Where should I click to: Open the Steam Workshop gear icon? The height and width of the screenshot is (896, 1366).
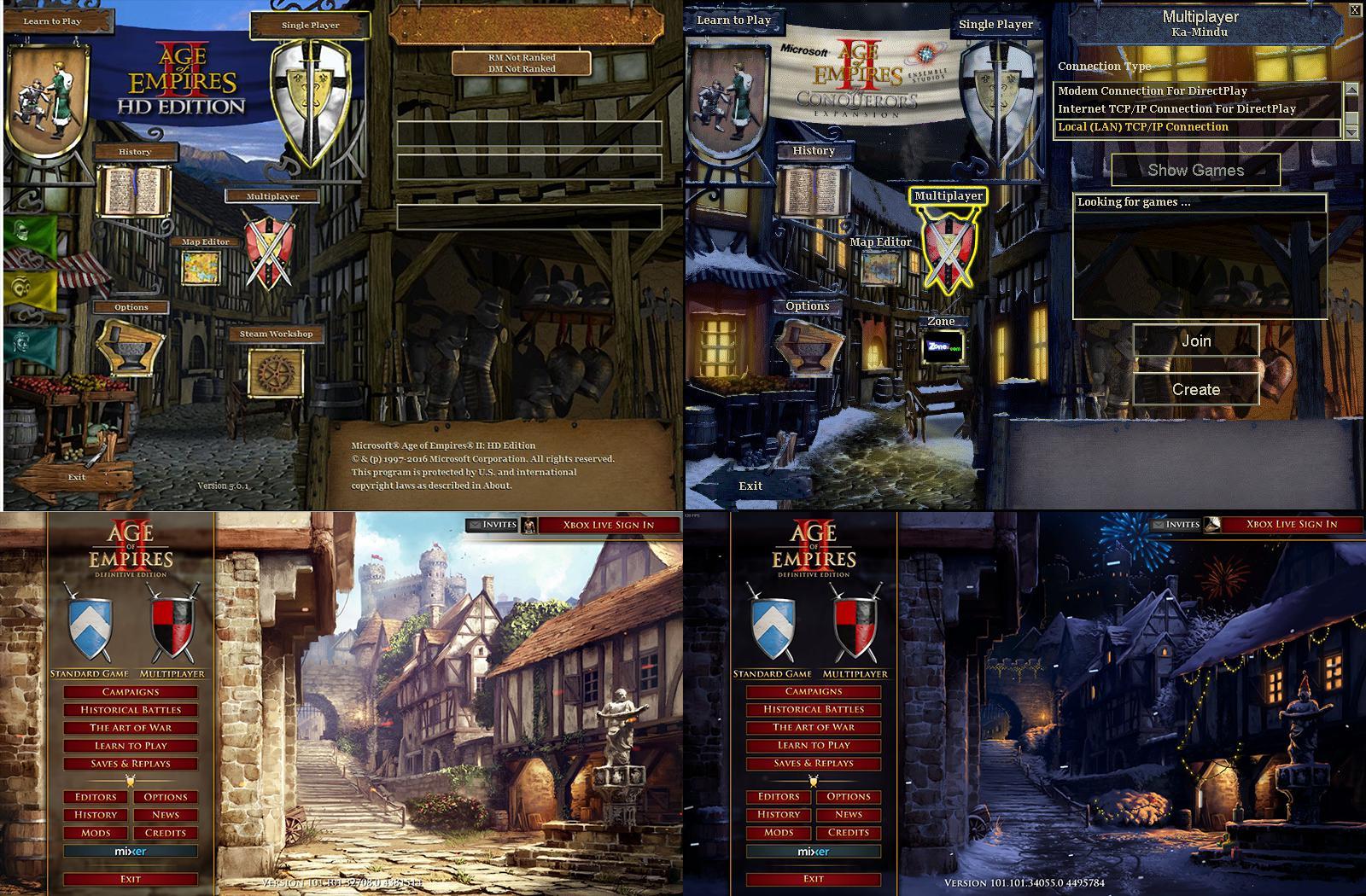(x=275, y=373)
